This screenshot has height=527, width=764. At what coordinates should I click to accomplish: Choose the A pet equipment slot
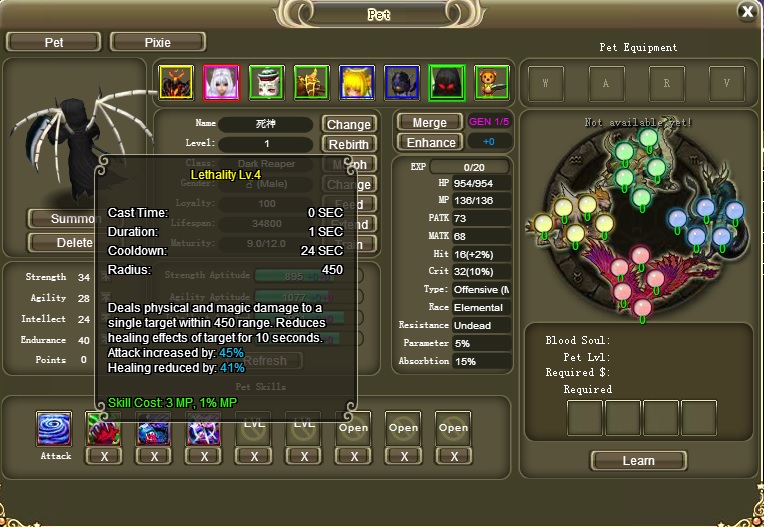606,84
